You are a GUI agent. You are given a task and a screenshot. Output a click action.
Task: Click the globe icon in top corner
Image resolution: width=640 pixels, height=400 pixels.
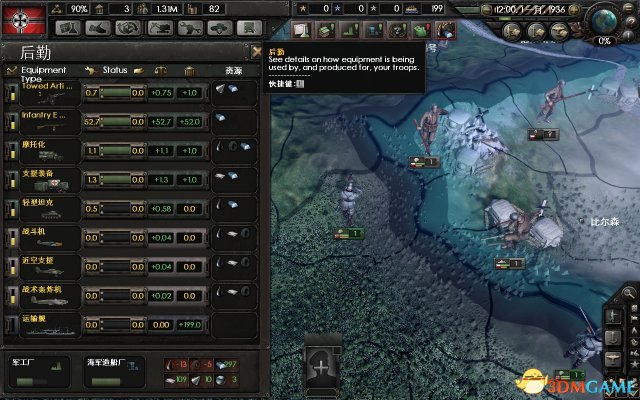(x=607, y=20)
